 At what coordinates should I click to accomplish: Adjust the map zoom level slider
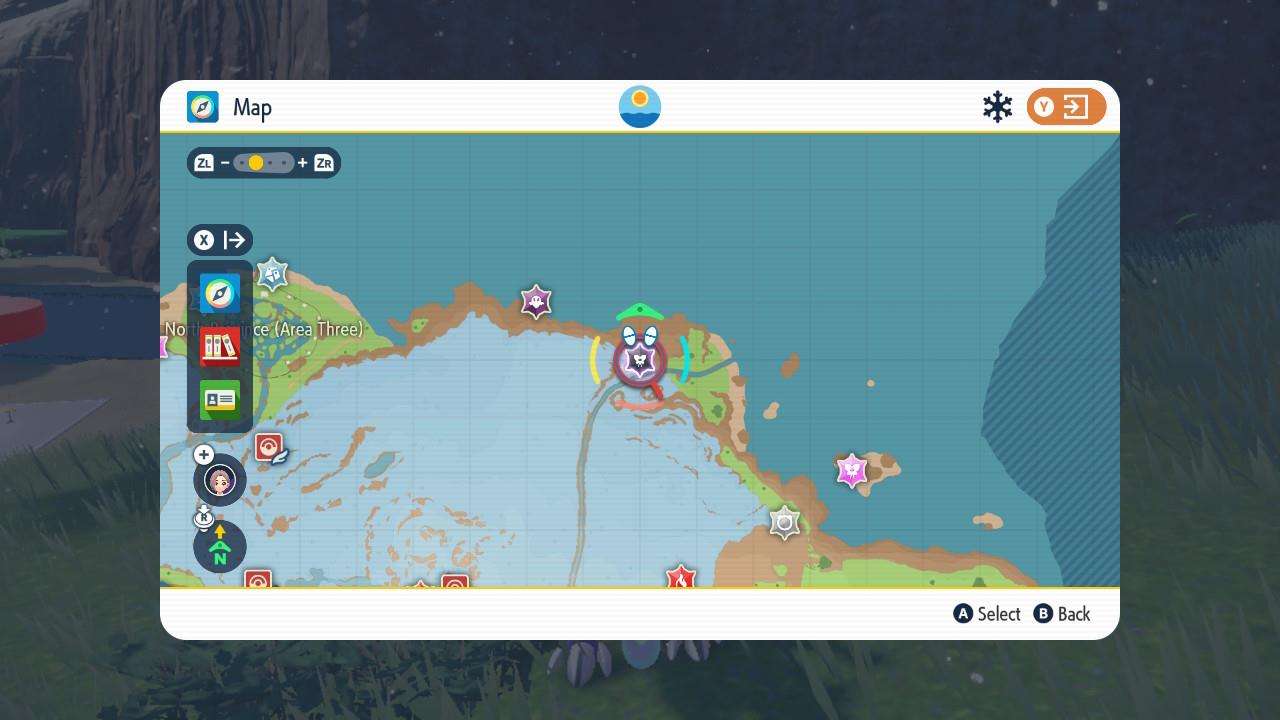pos(264,163)
